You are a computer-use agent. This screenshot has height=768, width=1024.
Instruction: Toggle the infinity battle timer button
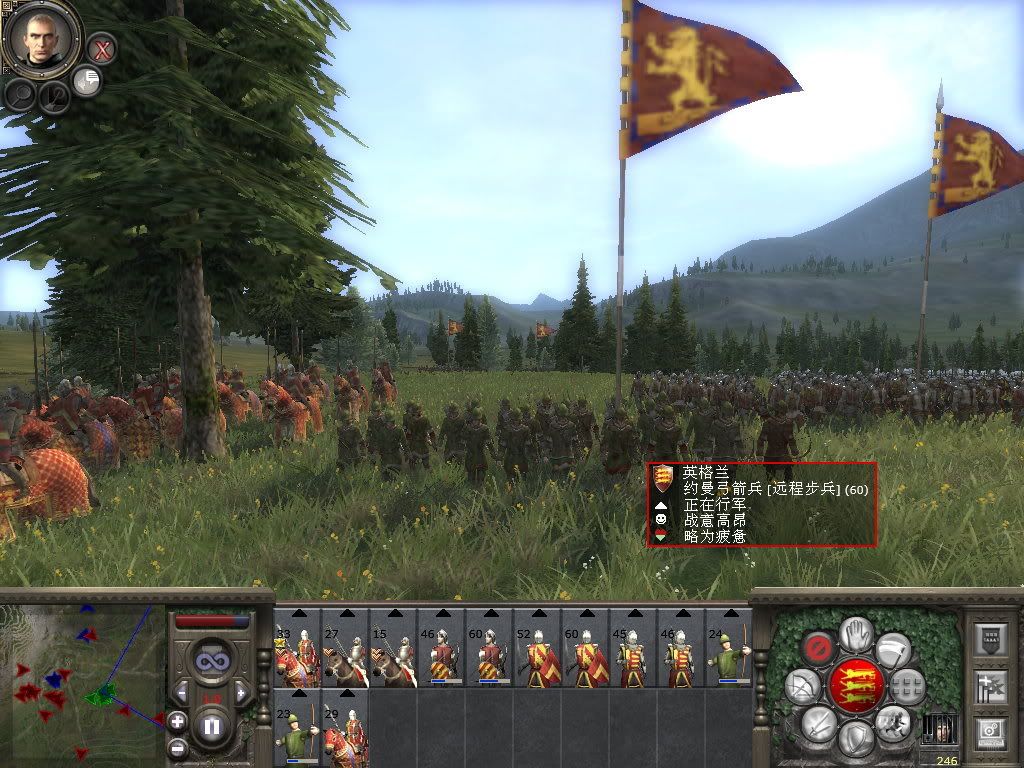click(210, 661)
